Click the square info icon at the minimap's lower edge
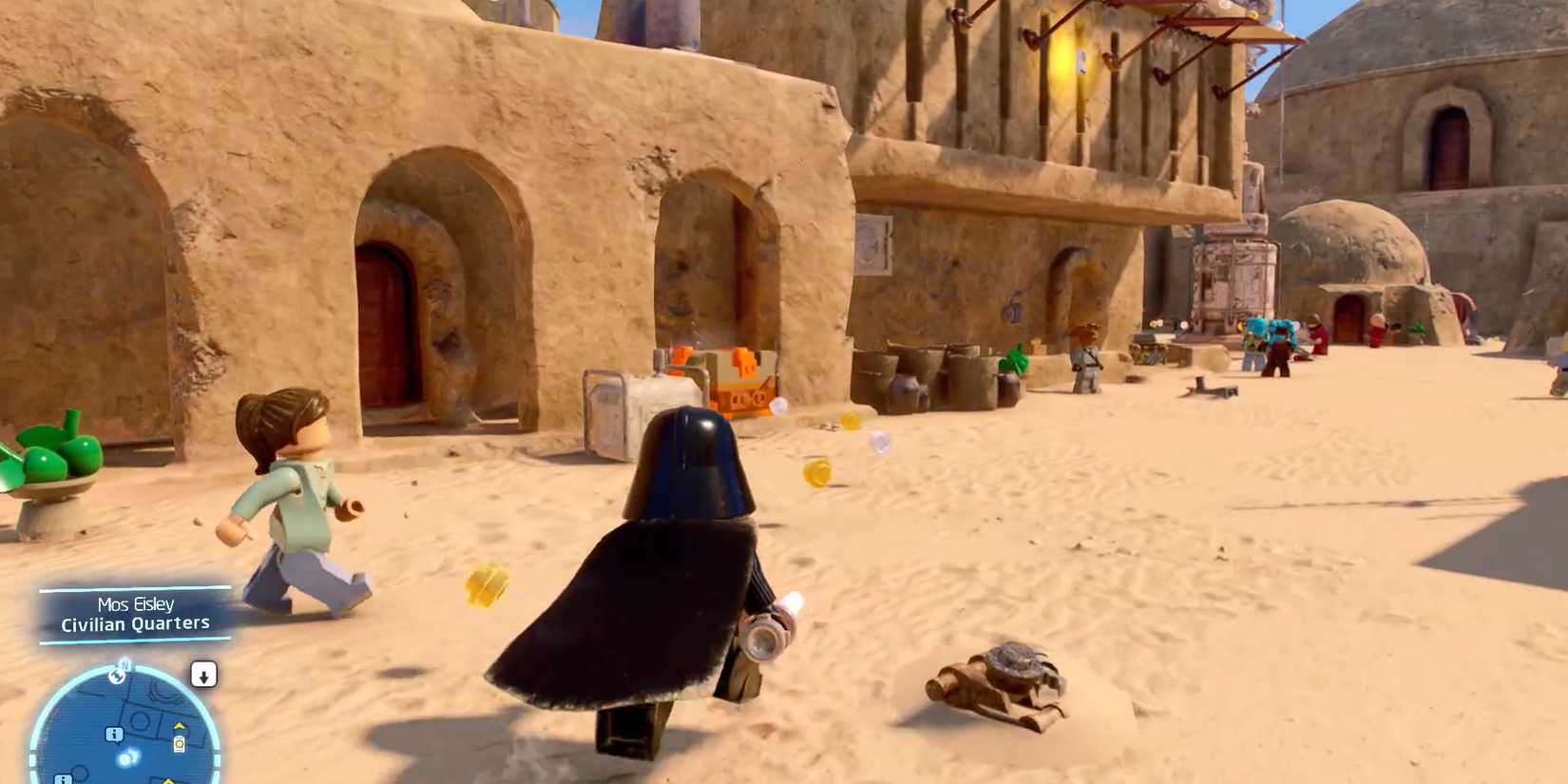Screen dimensions: 1568x784 [x=63, y=778]
